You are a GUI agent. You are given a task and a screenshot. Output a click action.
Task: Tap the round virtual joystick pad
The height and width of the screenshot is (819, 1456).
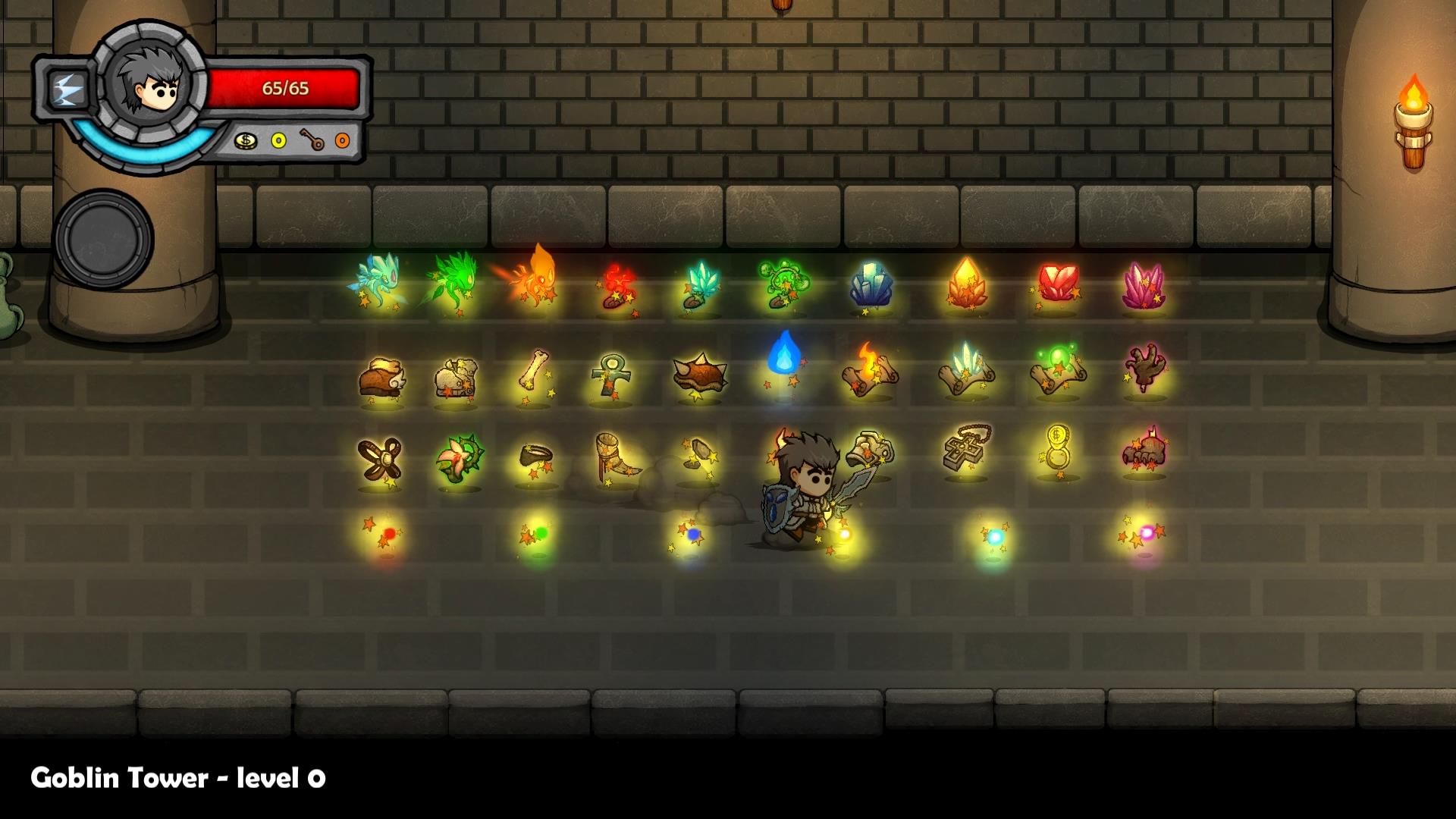point(104,239)
